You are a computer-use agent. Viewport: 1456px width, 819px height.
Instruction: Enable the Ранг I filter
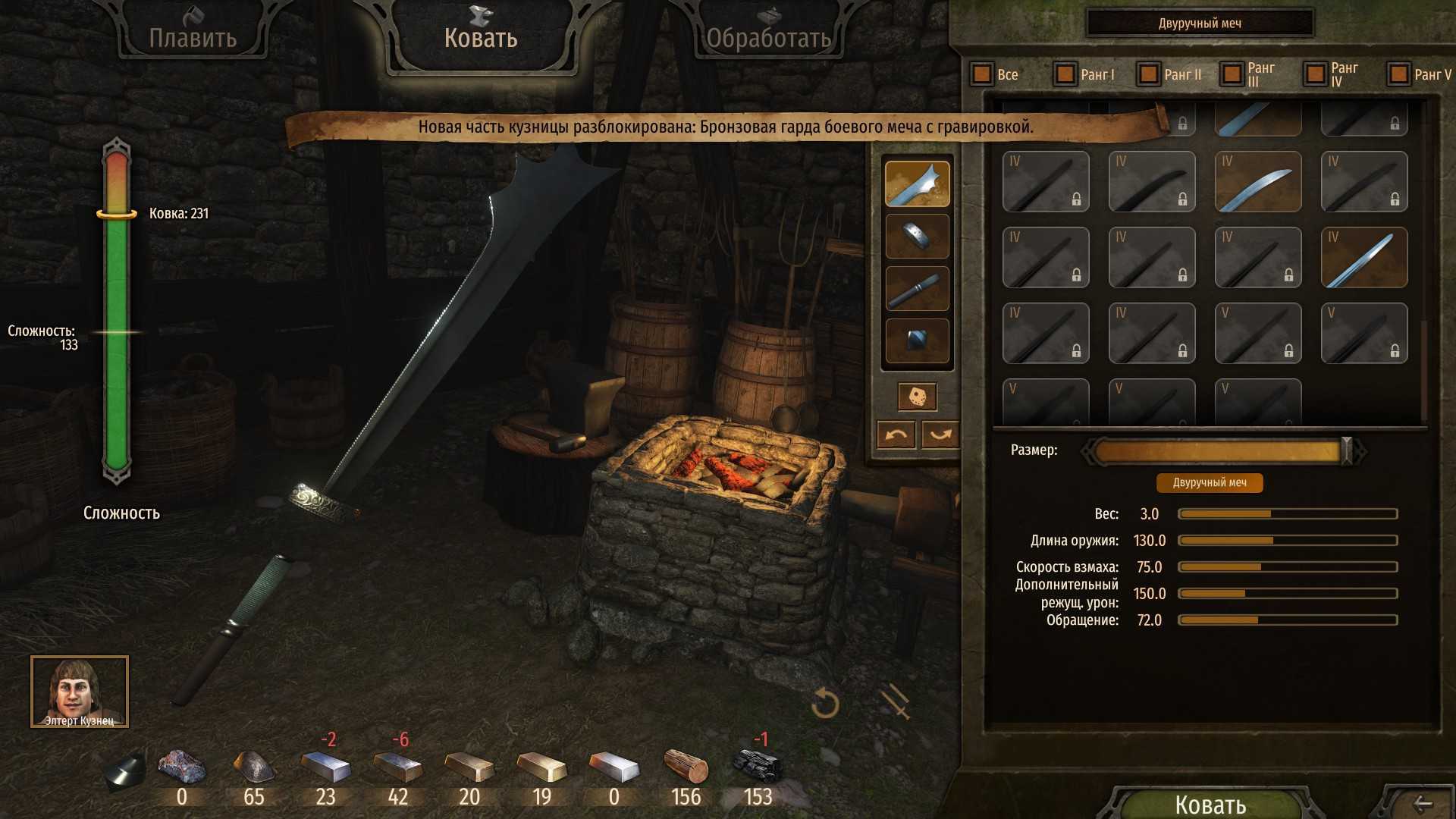pos(1065,74)
